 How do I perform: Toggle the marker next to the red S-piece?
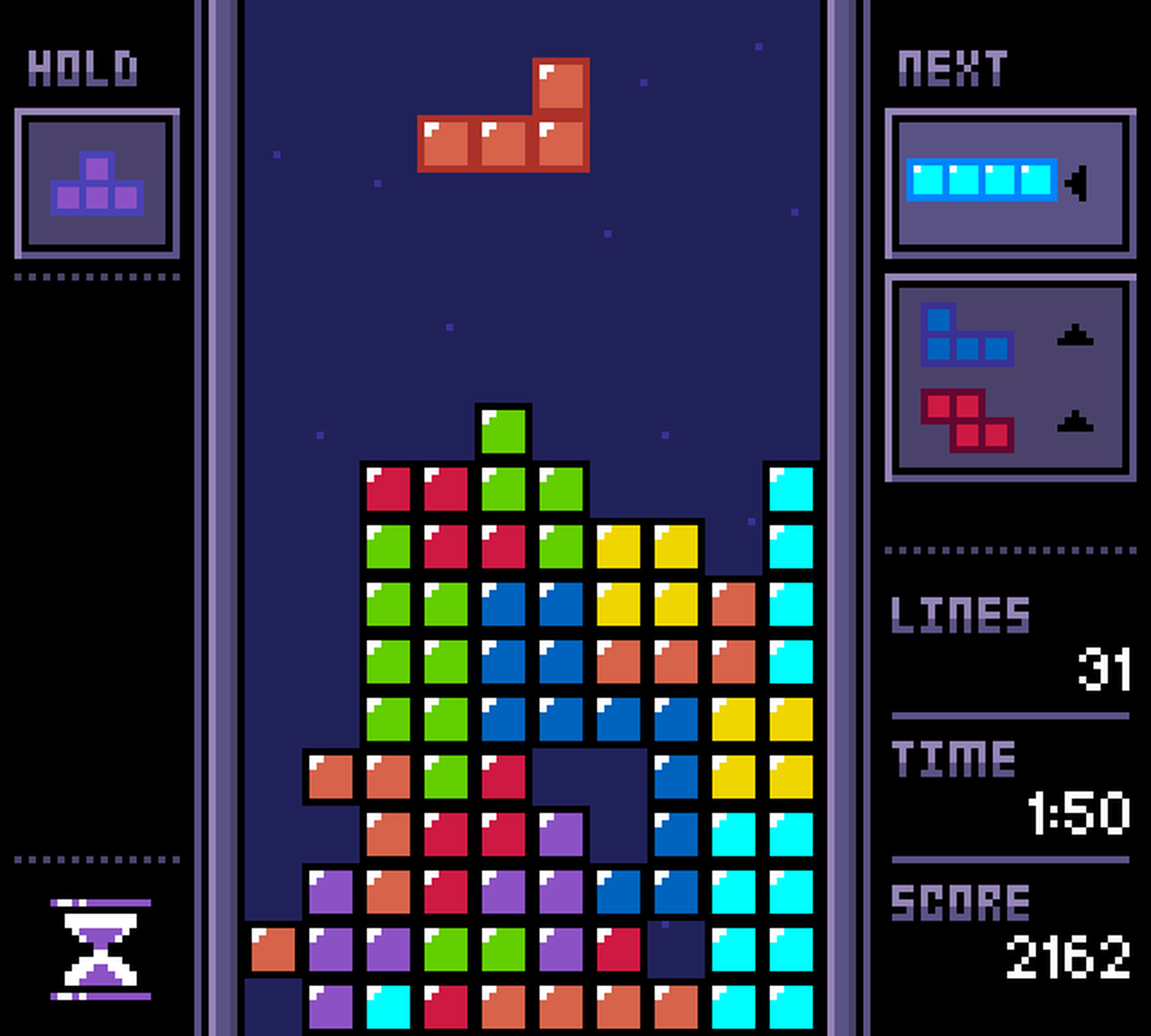(1077, 421)
